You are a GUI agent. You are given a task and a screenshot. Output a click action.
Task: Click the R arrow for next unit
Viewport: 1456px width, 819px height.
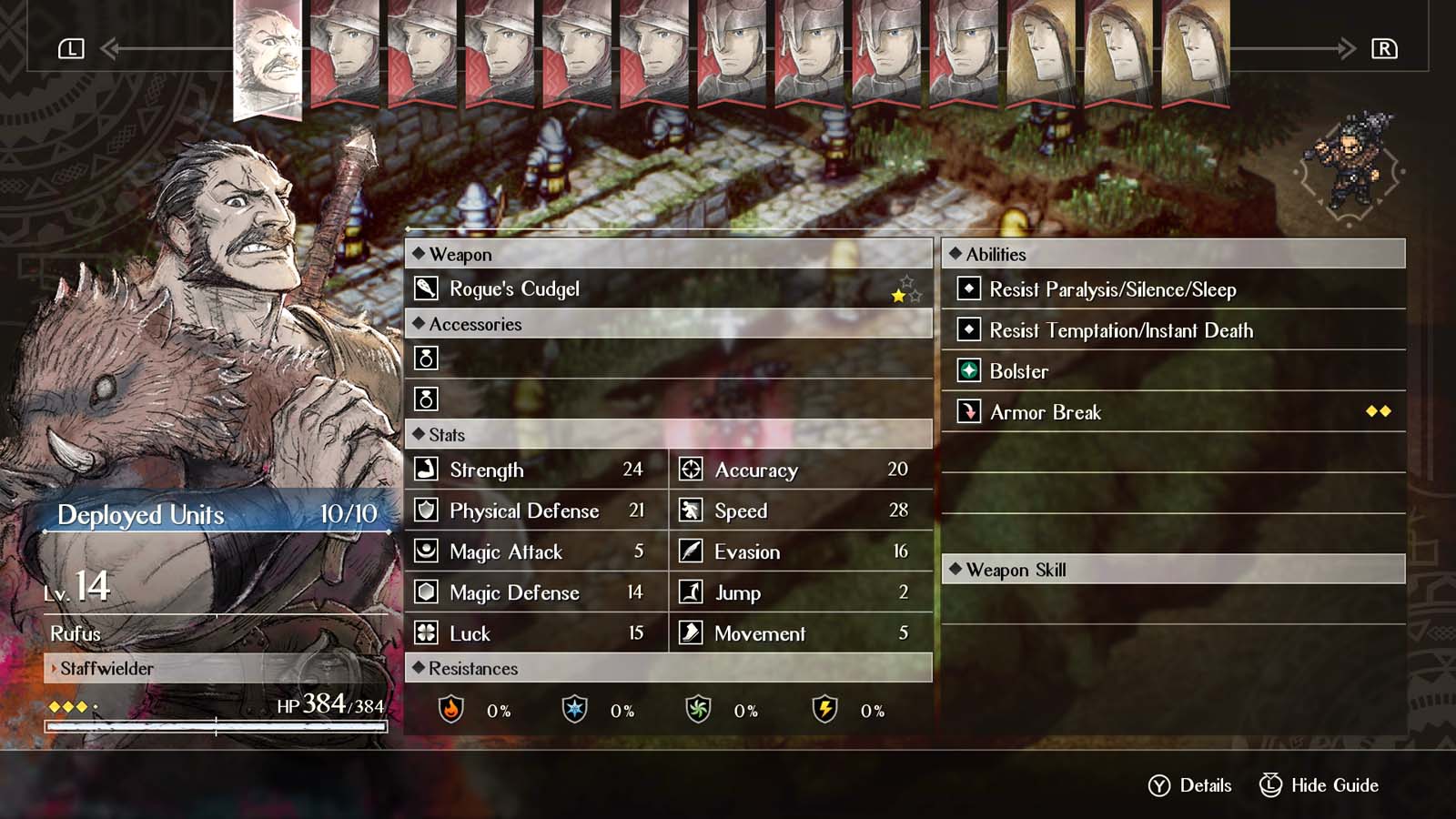tap(1385, 50)
